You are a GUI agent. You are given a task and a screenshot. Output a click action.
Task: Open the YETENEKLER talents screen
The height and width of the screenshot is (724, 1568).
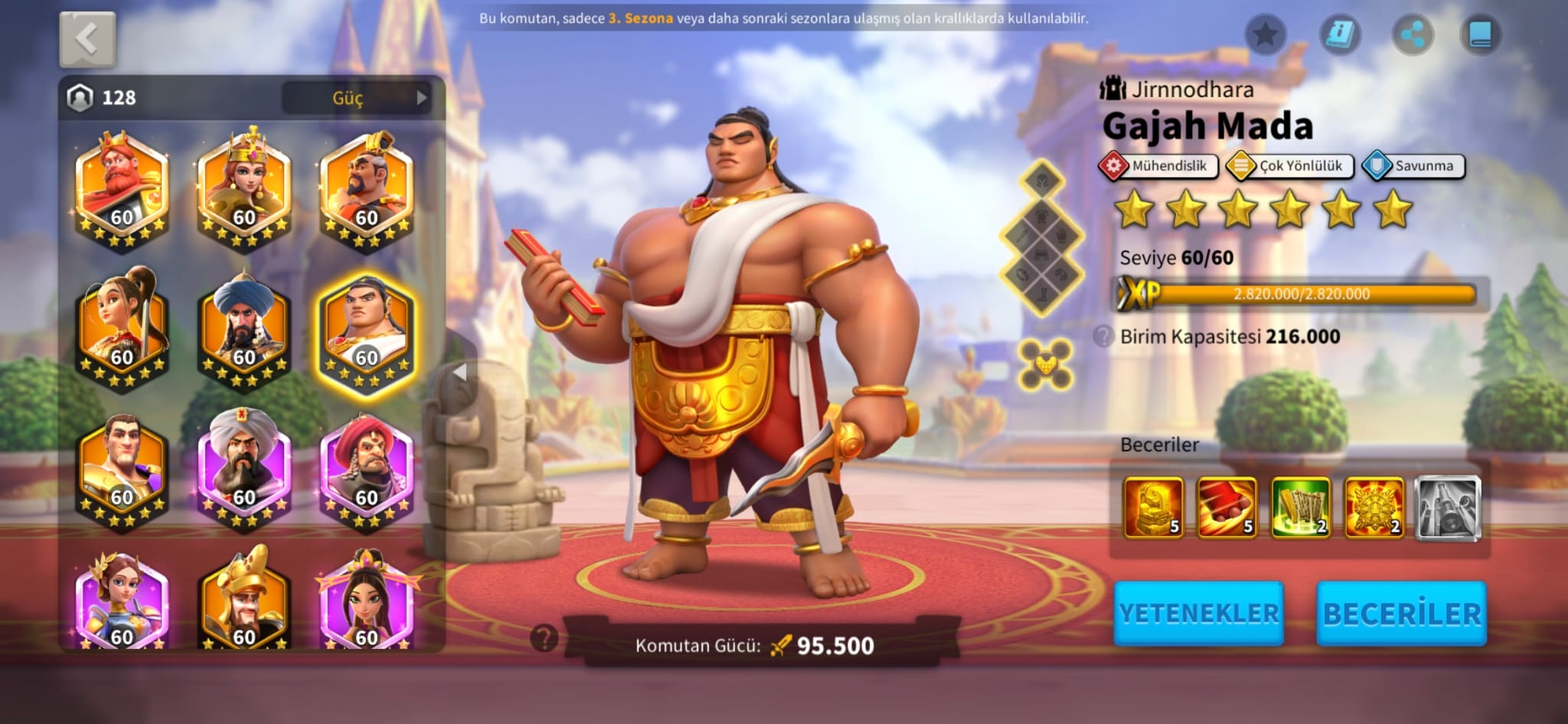coord(1198,614)
